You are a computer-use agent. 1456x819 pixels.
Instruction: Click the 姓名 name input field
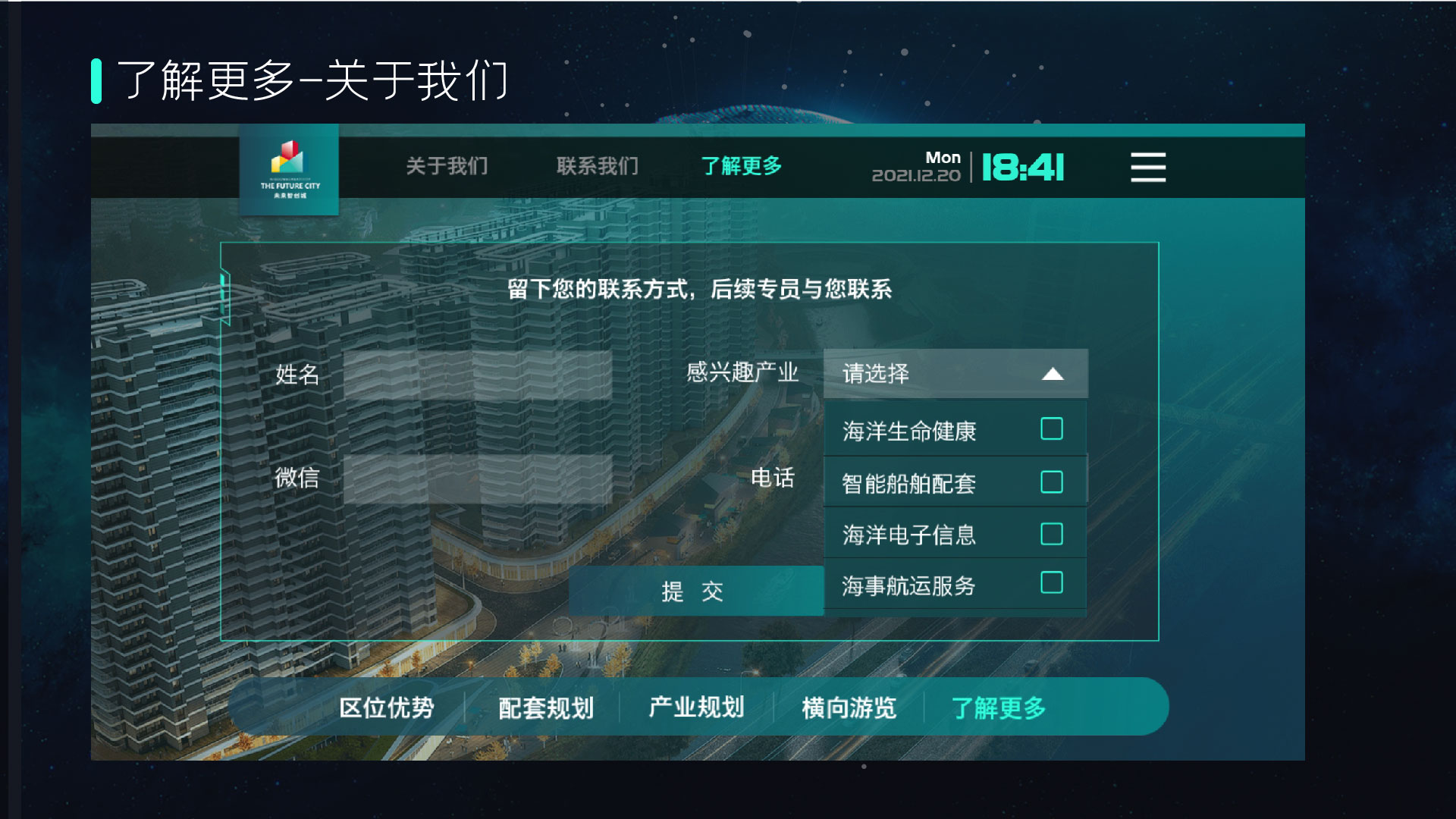point(478,374)
